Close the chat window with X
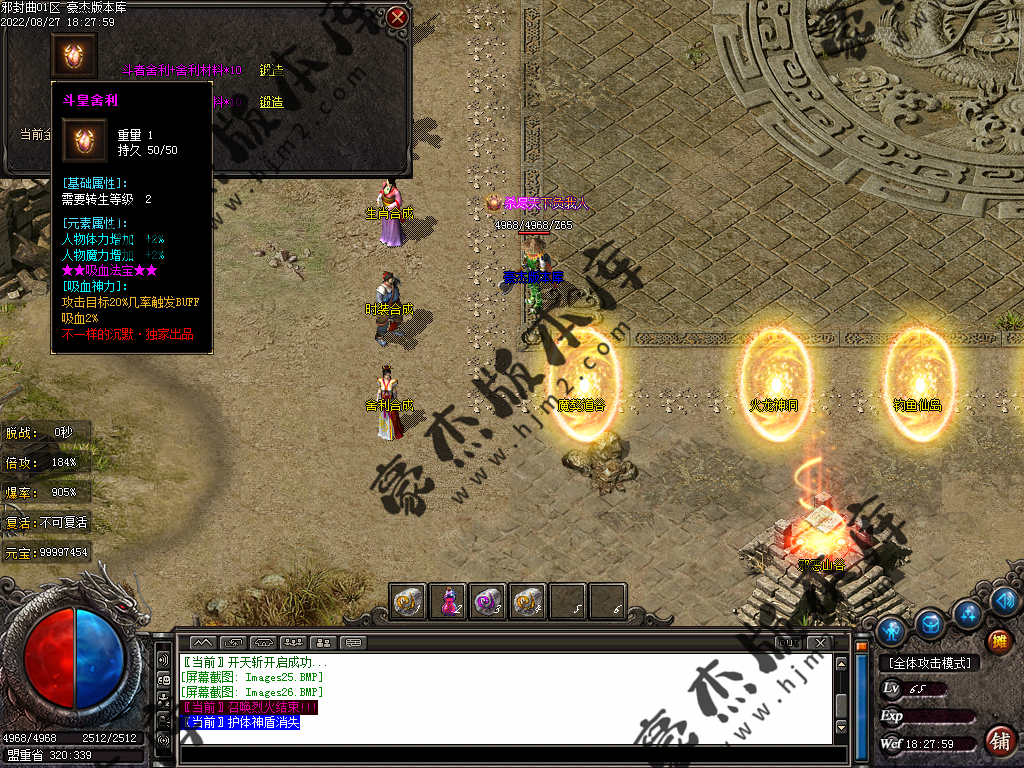The width and height of the screenshot is (1024, 768). [x=820, y=642]
